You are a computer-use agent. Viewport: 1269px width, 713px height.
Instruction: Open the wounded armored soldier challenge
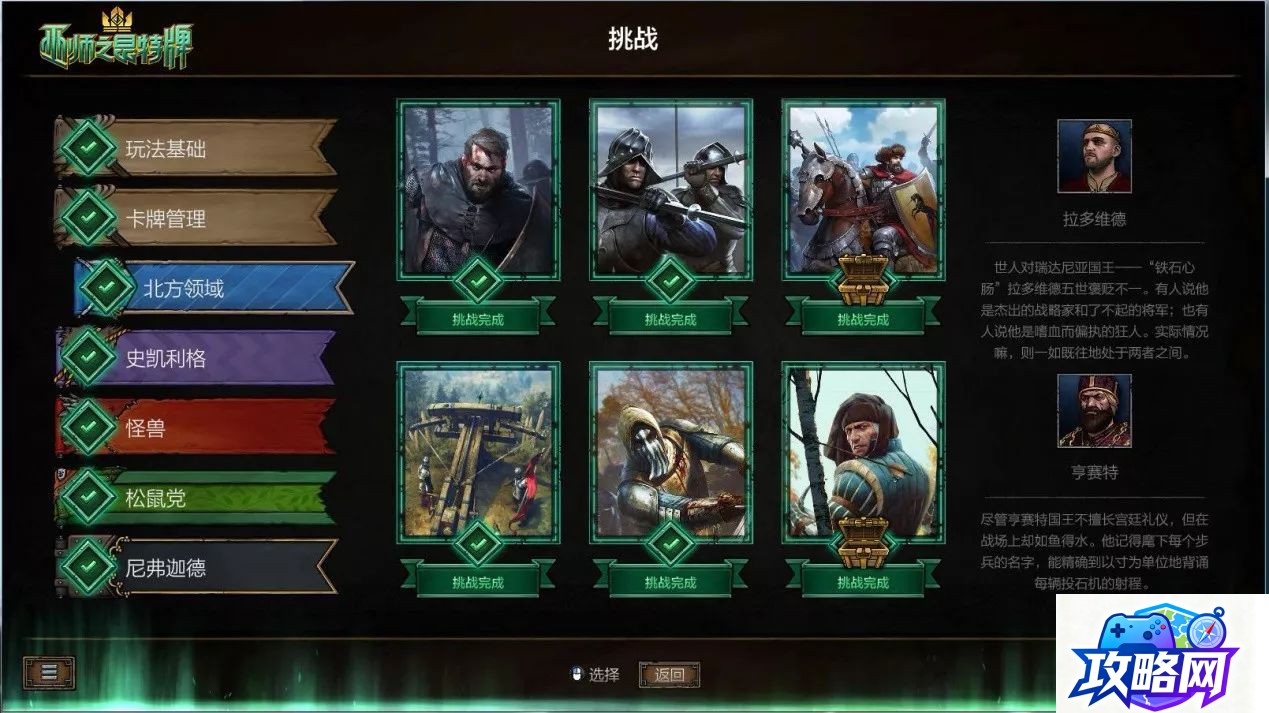click(x=671, y=452)
